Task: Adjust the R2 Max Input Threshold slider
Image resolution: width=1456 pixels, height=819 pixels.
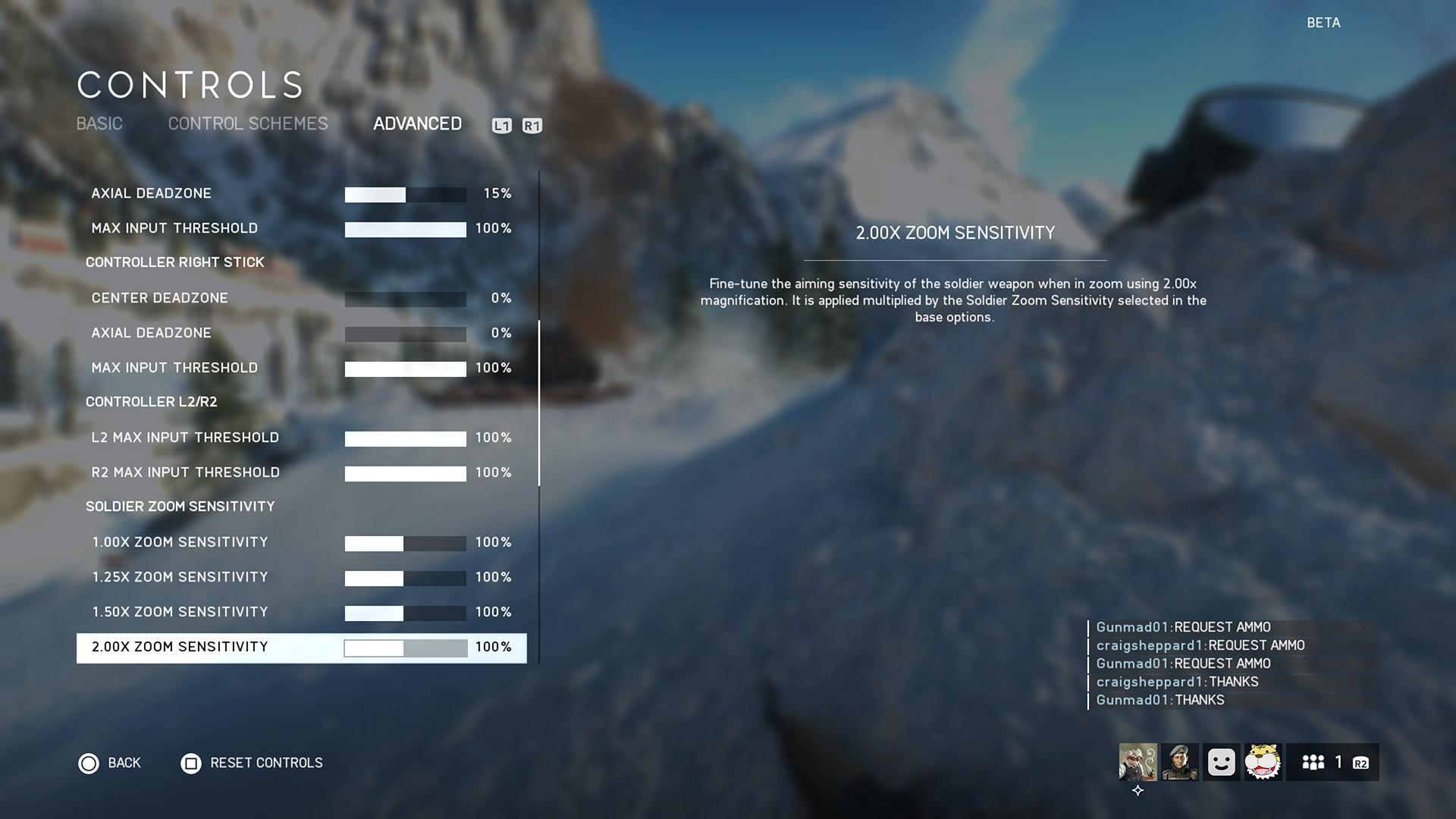Action: (405, 473)
